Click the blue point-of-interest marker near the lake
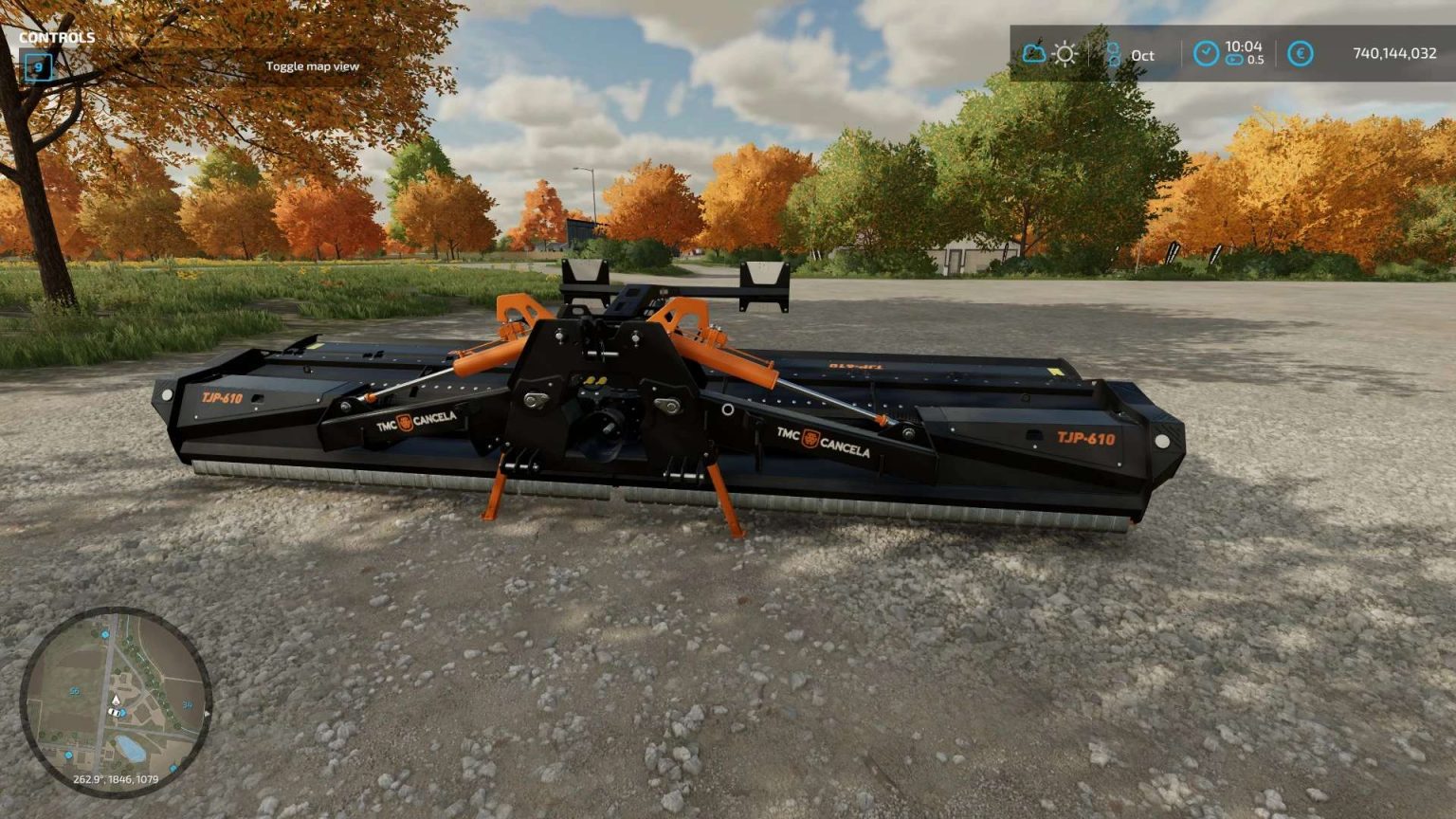 pos(173,767)
